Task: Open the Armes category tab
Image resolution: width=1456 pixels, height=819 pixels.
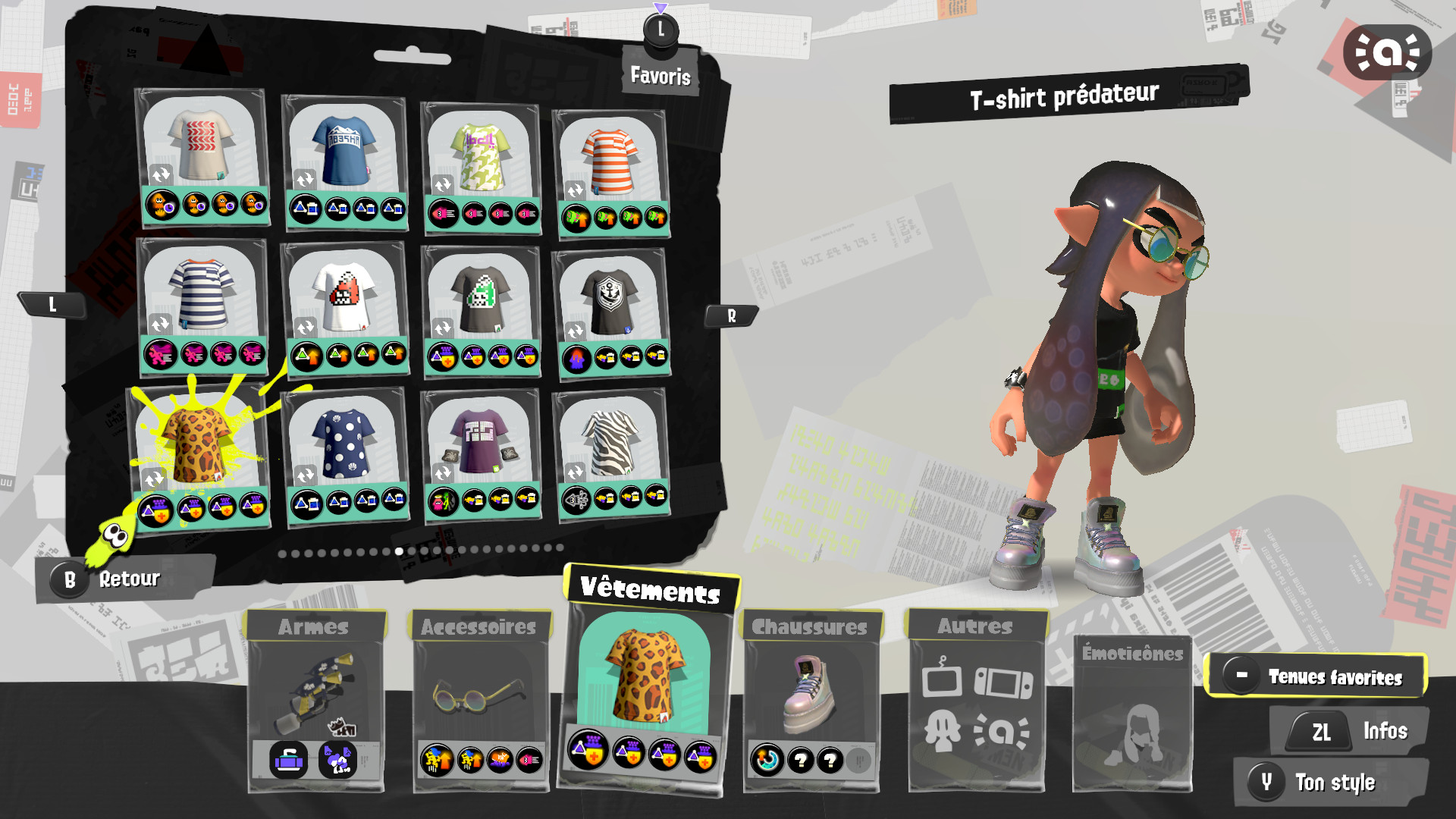Action: coord(312,626)
